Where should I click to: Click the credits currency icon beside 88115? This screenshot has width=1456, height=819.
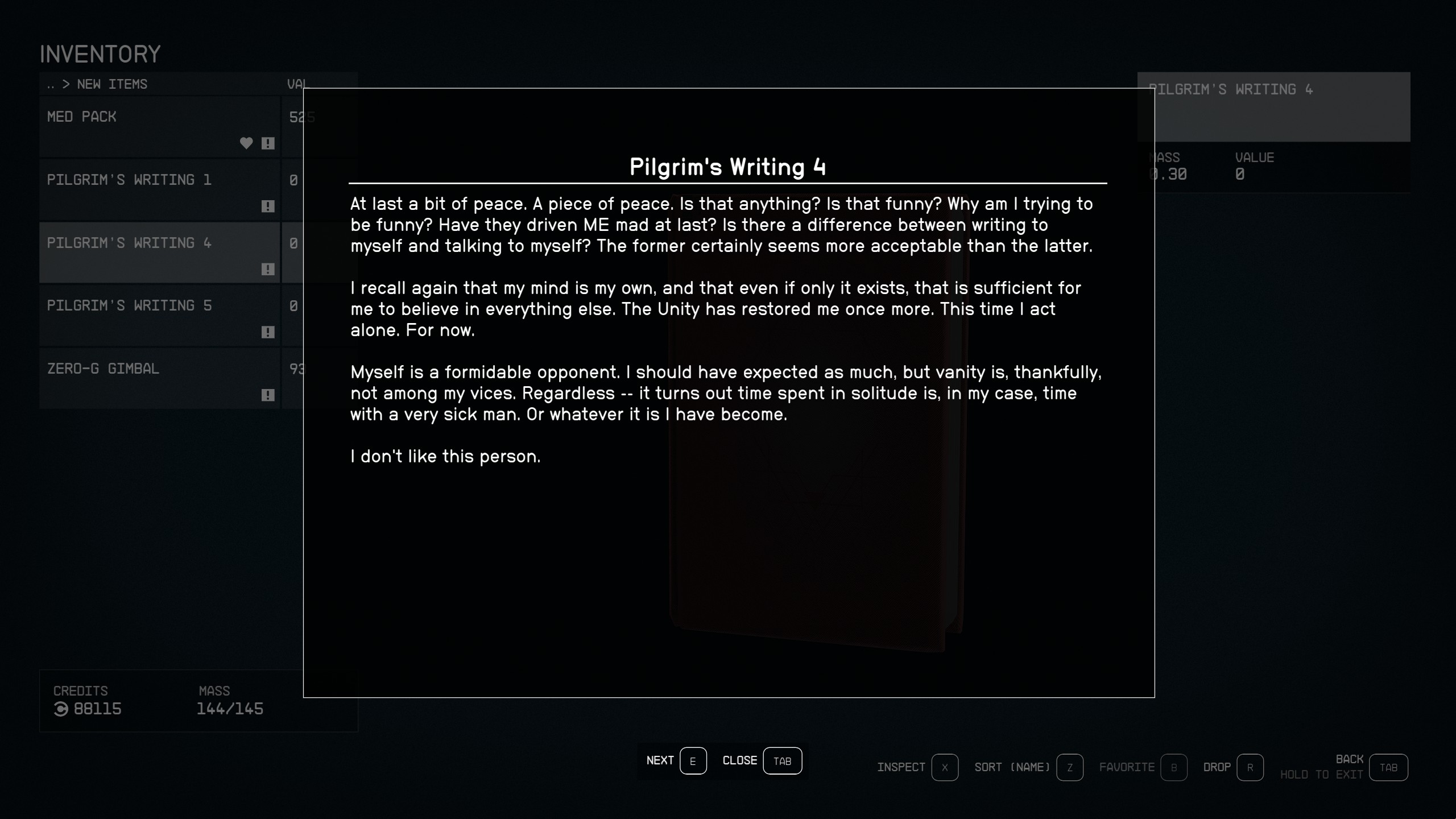point(61,709)
